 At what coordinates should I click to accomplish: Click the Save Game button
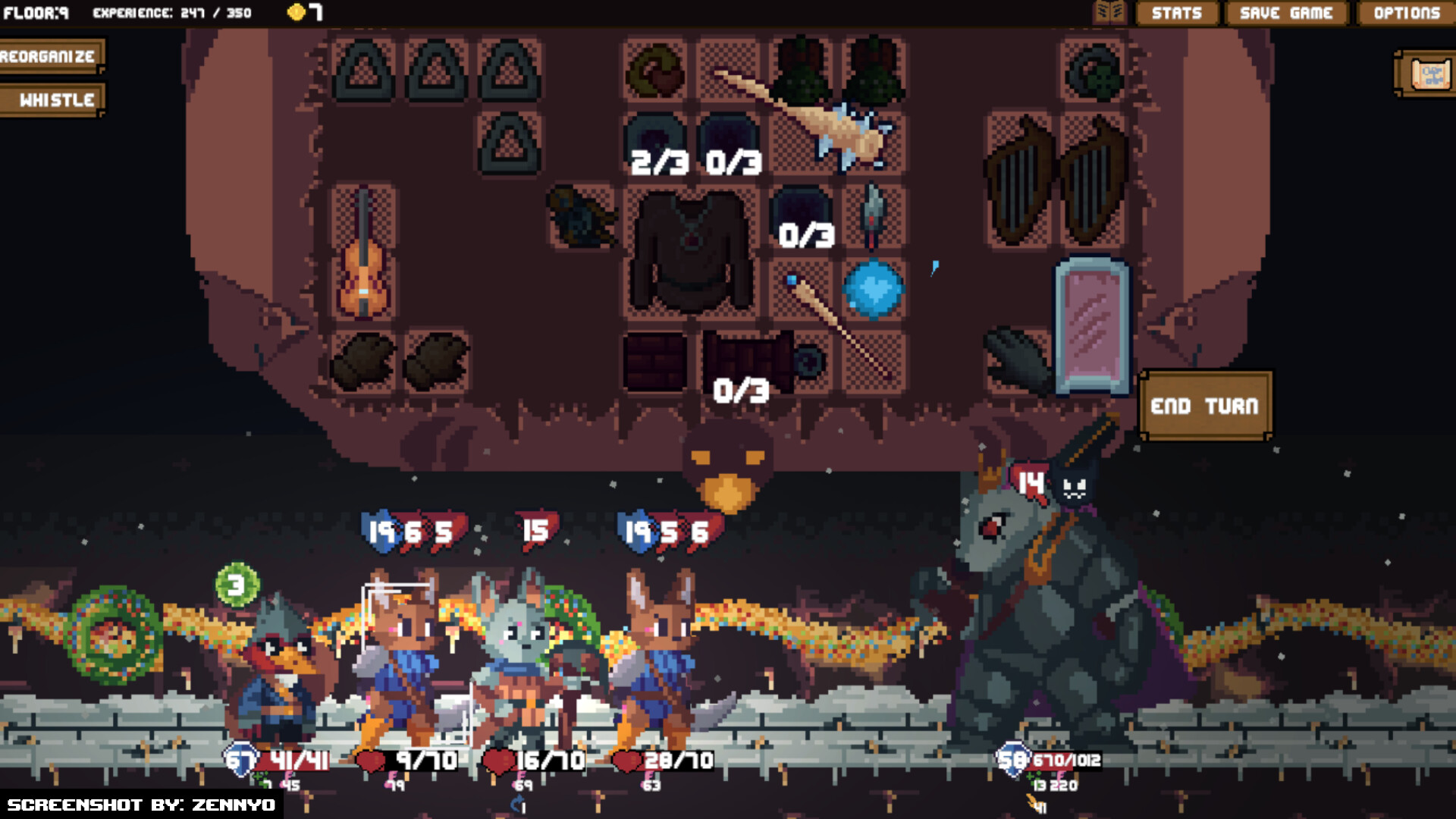pos(1285,13)
